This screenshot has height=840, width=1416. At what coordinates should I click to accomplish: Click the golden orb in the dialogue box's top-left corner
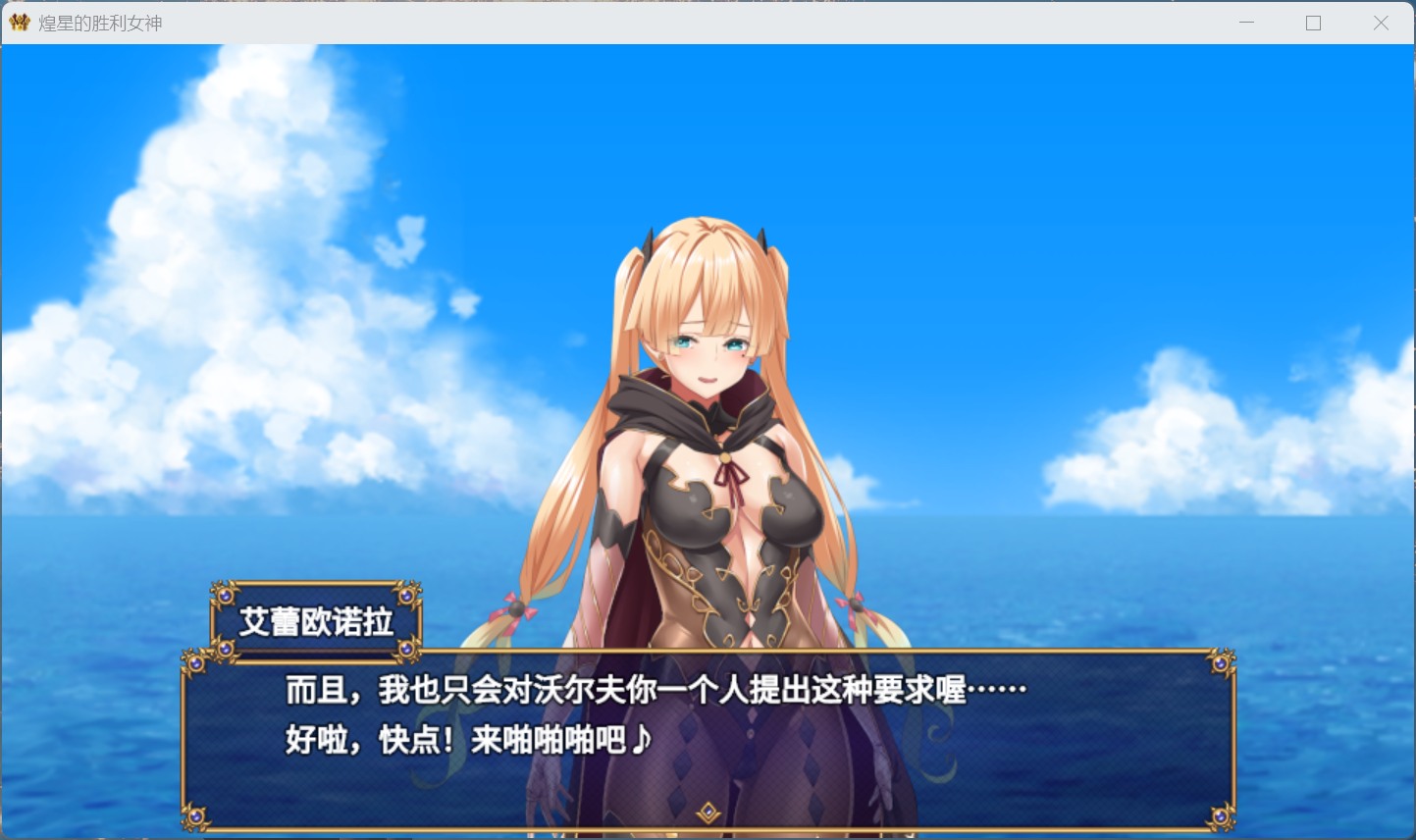click(x=197, y=663)
